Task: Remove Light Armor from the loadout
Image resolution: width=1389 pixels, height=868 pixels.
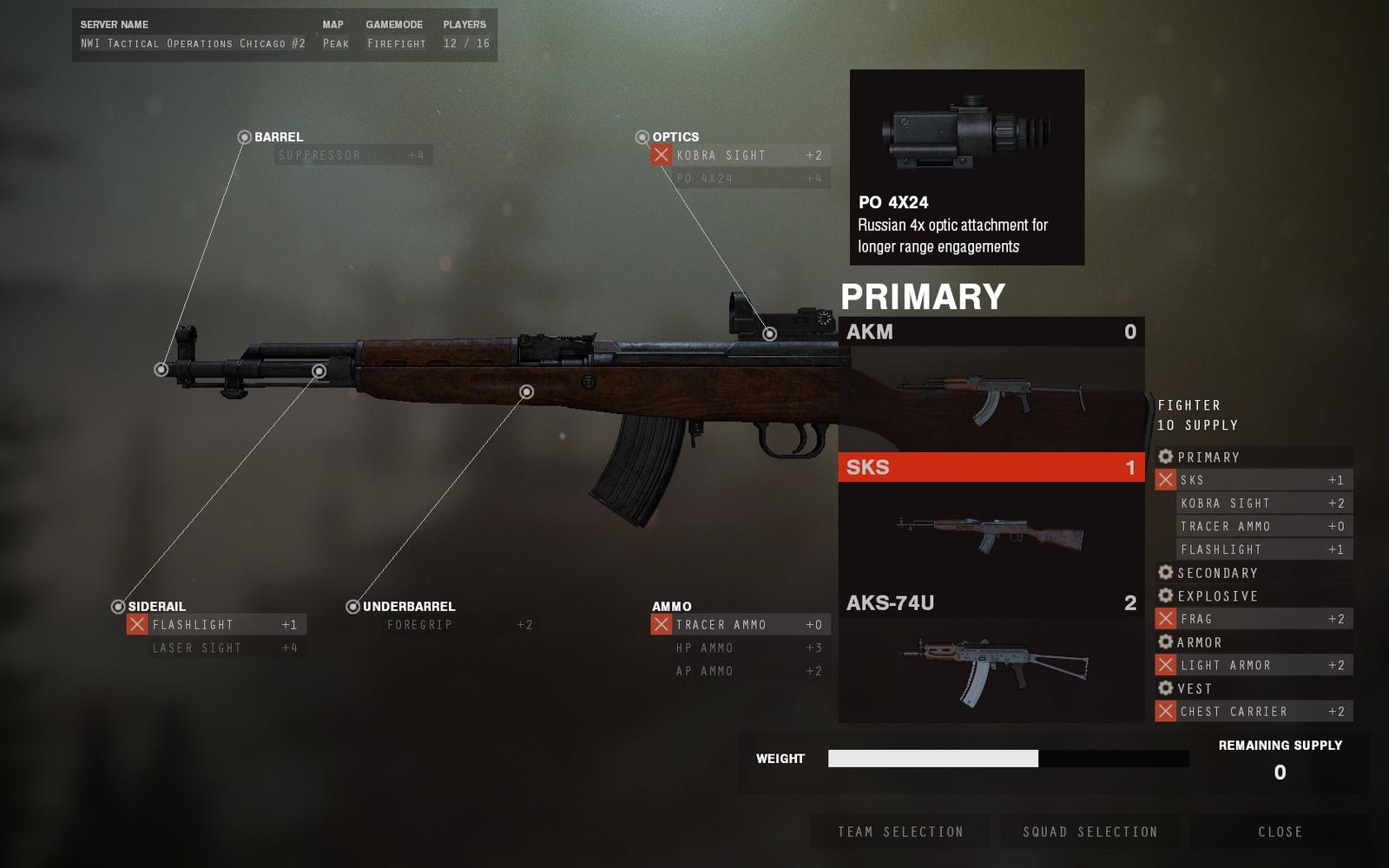Action: click(1166, 665)
